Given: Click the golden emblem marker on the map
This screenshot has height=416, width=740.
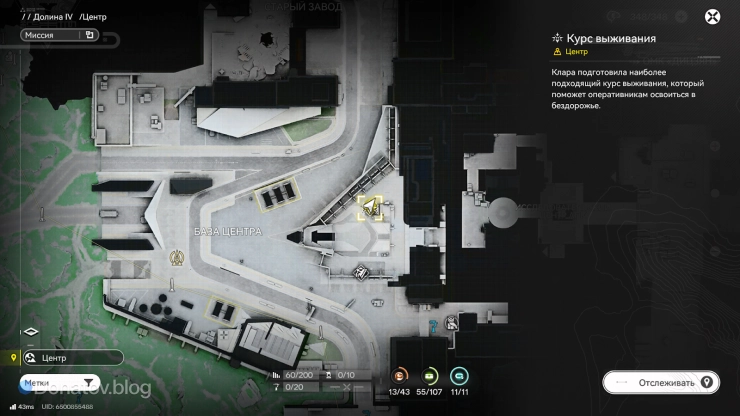Looking at the screenshot, I should 174,256.
